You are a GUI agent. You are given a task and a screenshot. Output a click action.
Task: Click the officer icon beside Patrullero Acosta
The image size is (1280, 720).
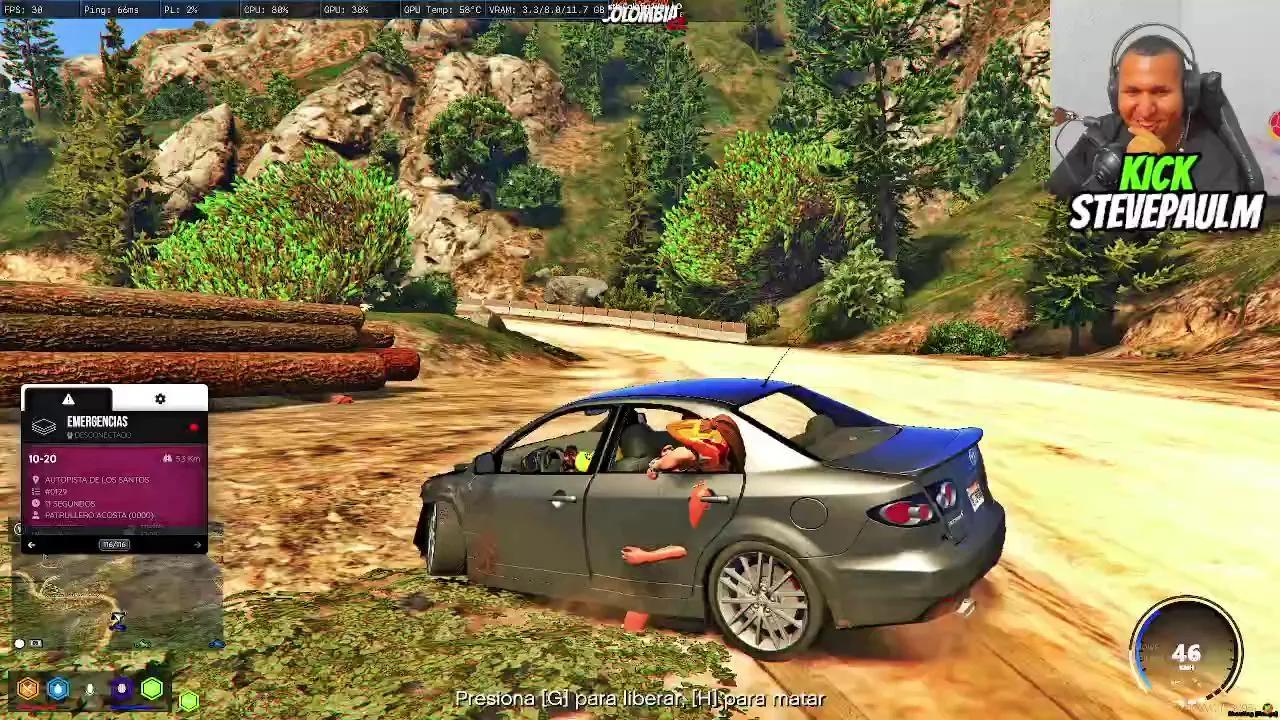click(35, 516)
